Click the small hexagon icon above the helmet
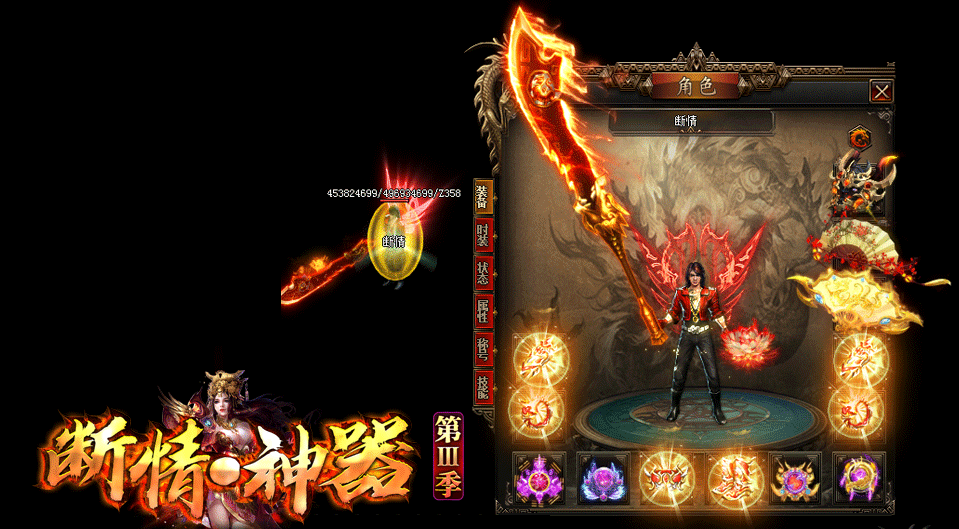 click(x=858, y=138)
